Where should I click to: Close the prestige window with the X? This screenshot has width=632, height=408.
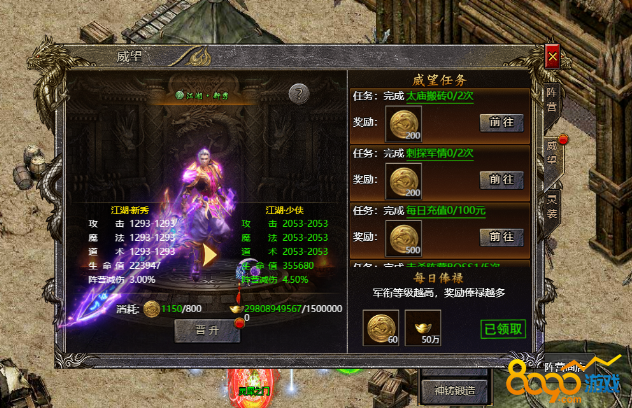[552, 57]
